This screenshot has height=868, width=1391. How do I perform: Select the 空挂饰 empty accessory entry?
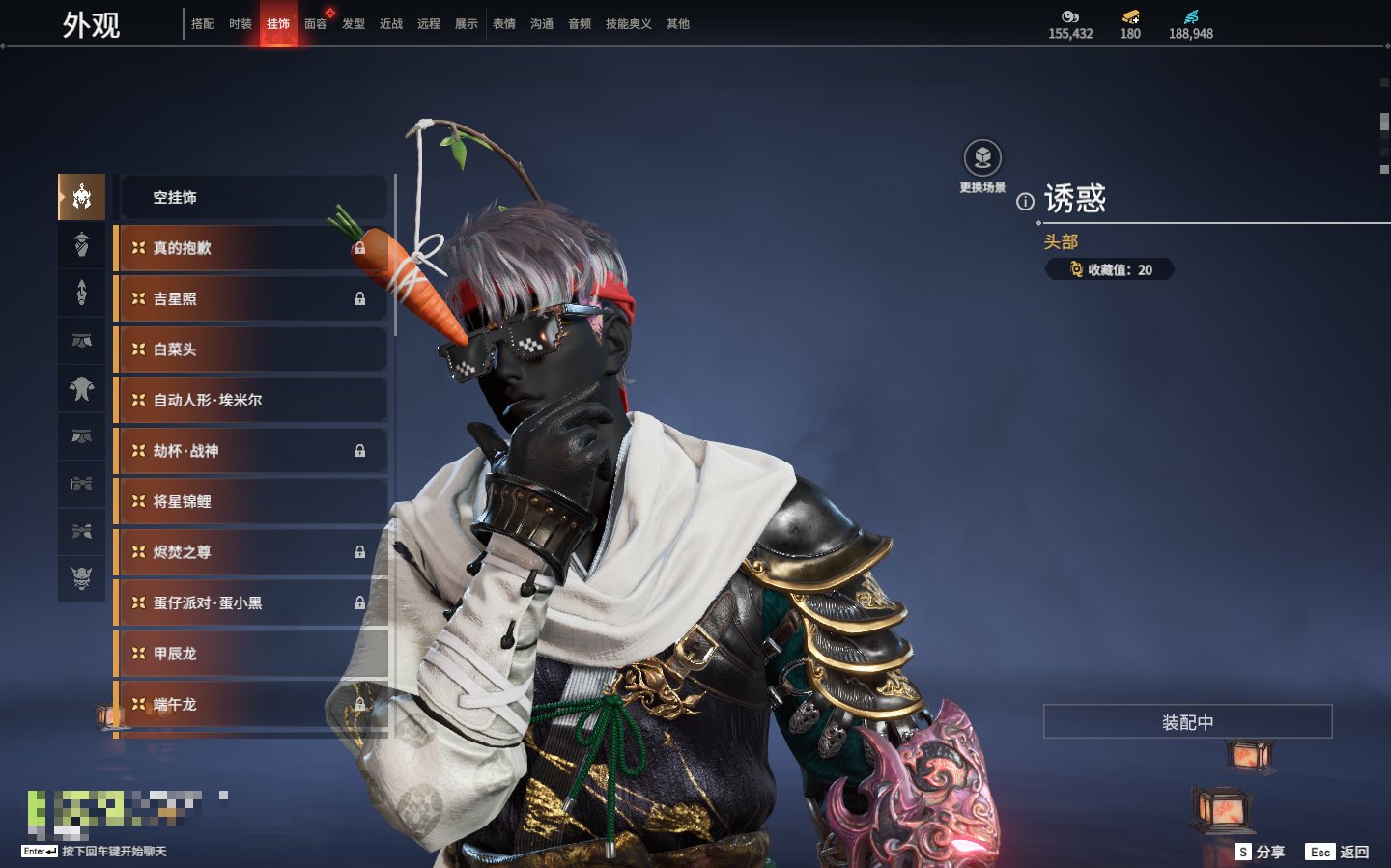click(251, 198)
